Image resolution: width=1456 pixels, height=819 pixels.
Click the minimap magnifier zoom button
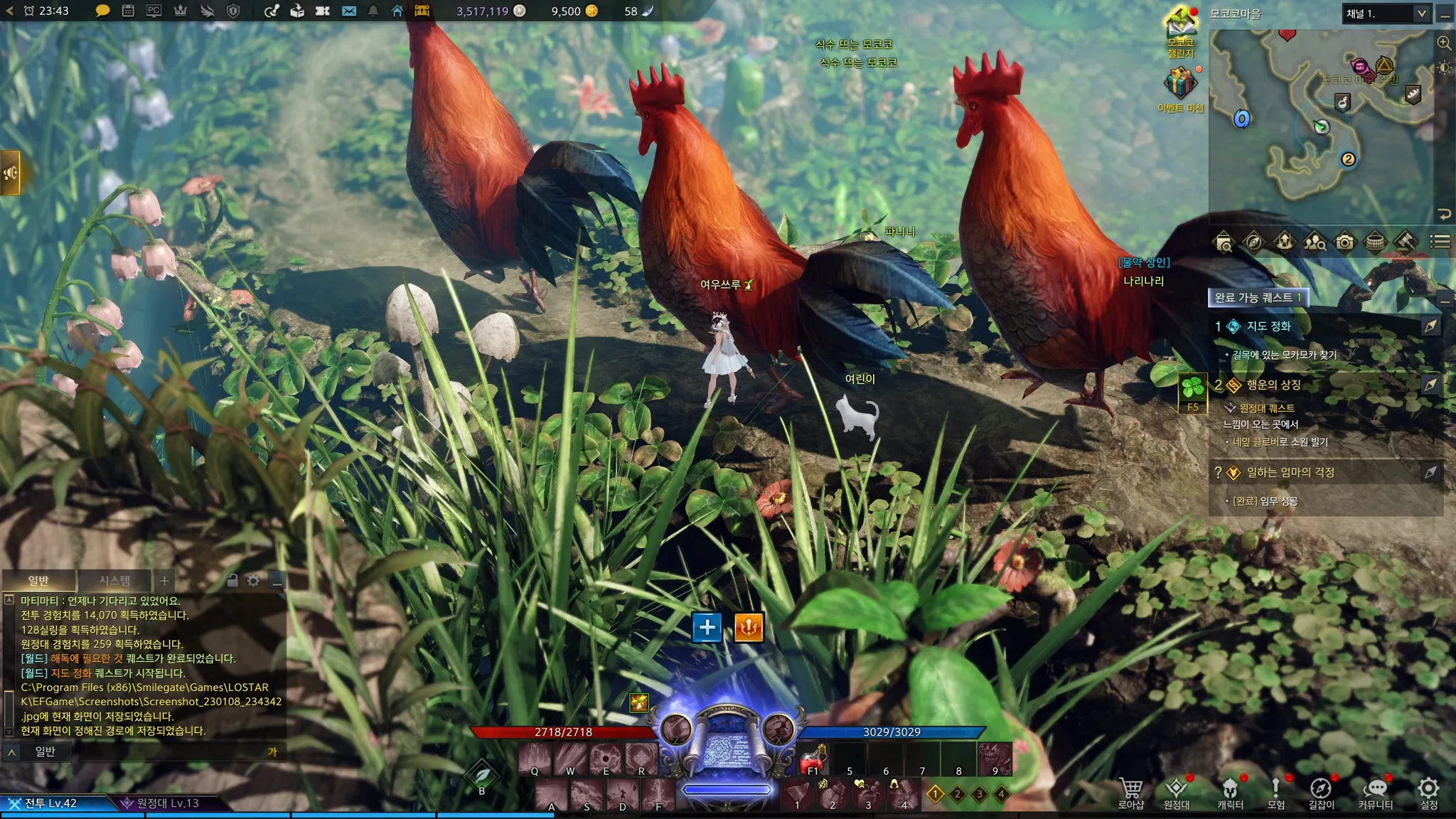(x=1444, y=43)
